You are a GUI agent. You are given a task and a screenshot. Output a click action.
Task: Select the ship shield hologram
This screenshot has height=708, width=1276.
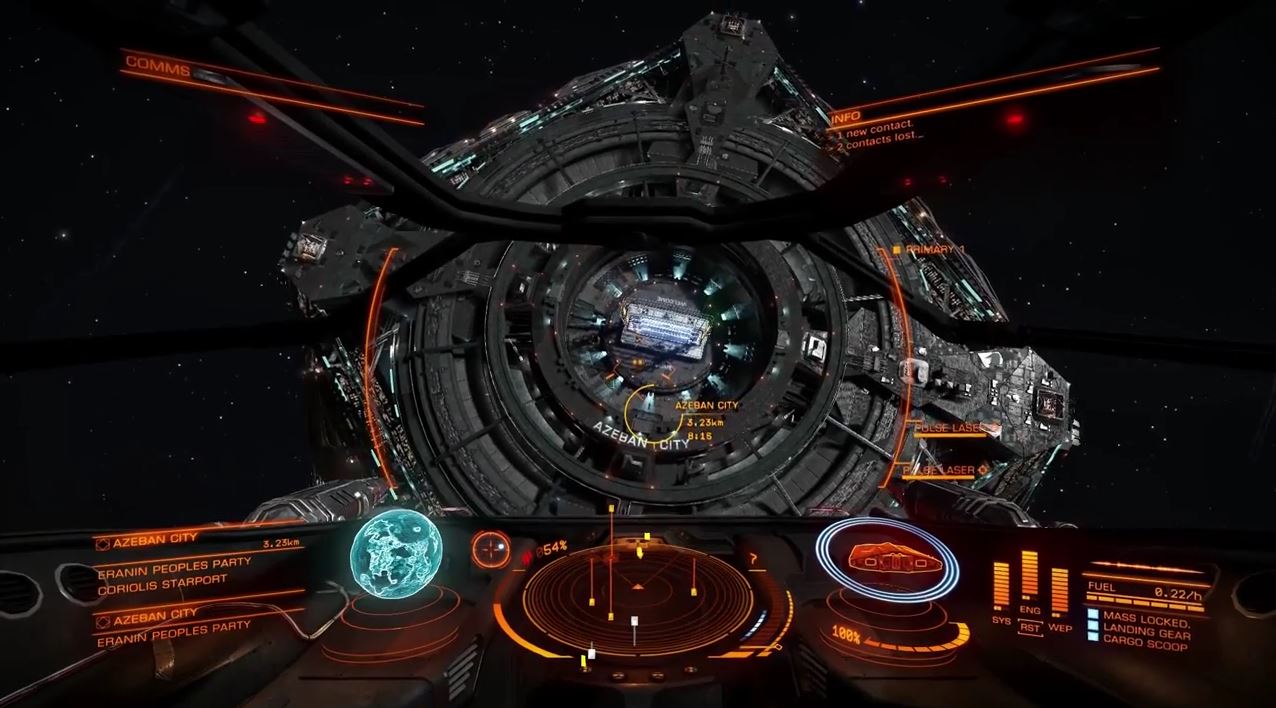(886, 562)
